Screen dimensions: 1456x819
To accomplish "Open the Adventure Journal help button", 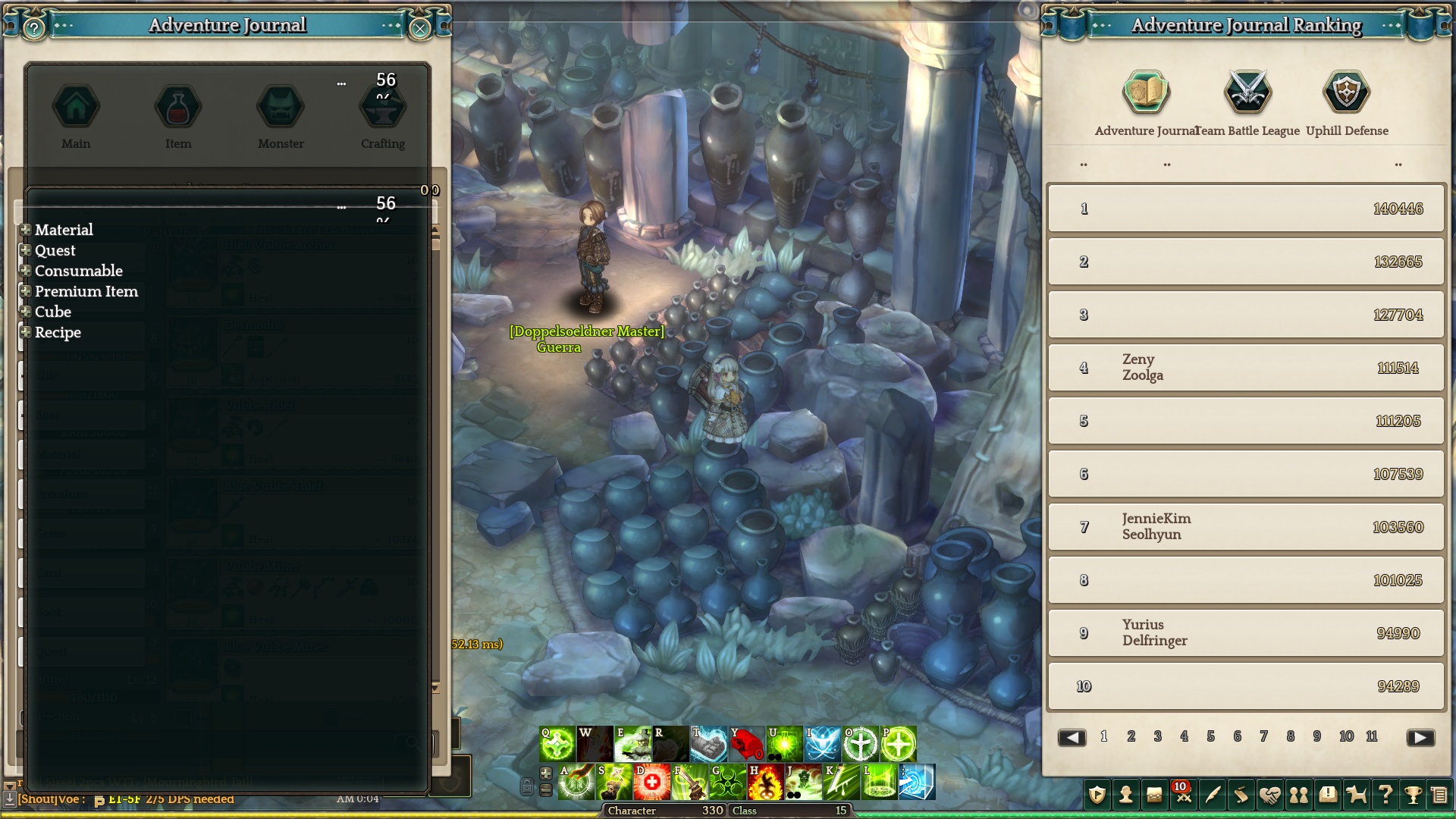I will click(x=34, y=29).
